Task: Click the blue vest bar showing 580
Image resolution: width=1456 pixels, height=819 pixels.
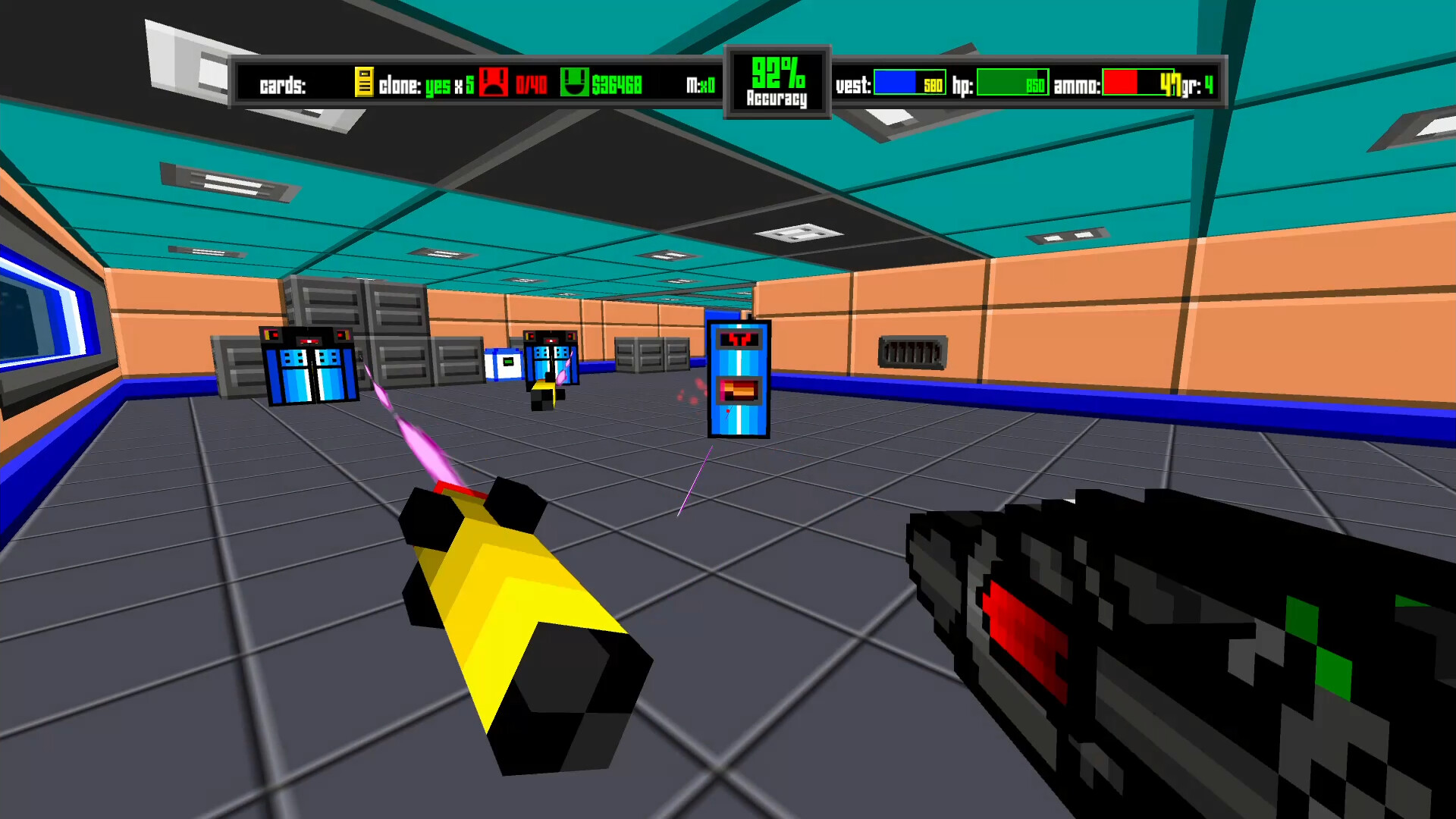Action: [x=908, y=82]
